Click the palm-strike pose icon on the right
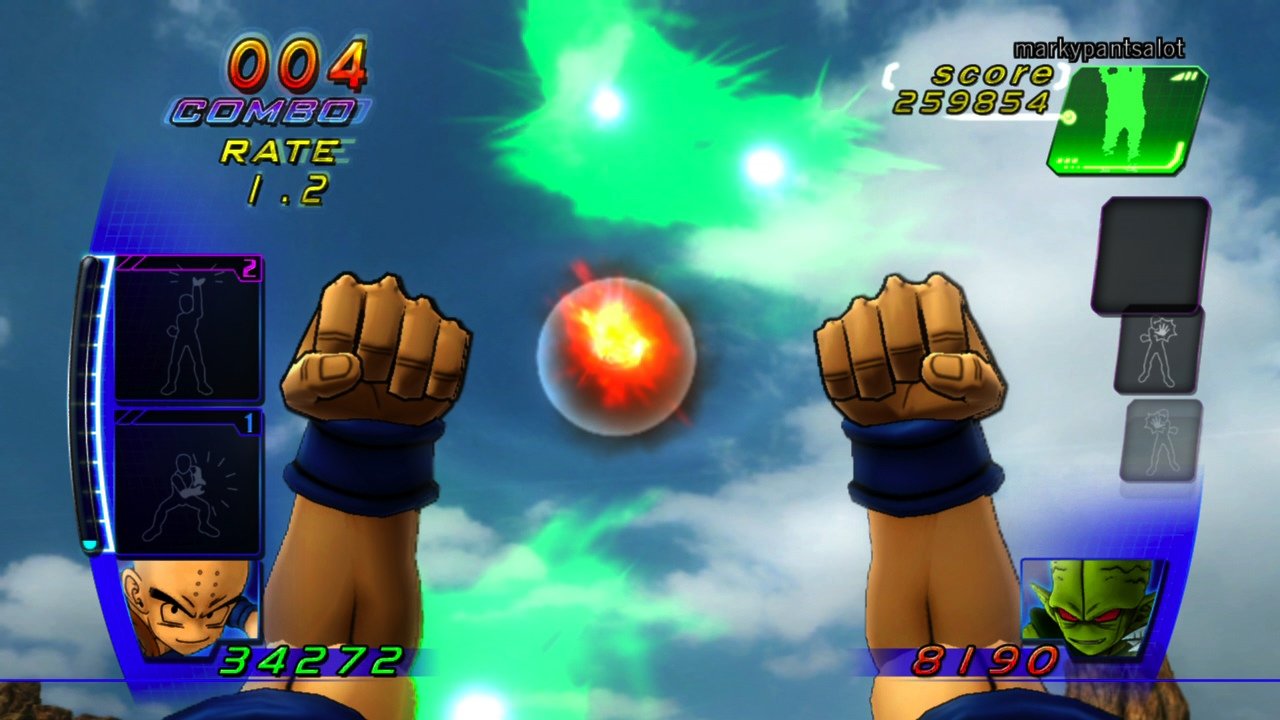Screen dimensions: 1280x720 tap(1158, 352)
